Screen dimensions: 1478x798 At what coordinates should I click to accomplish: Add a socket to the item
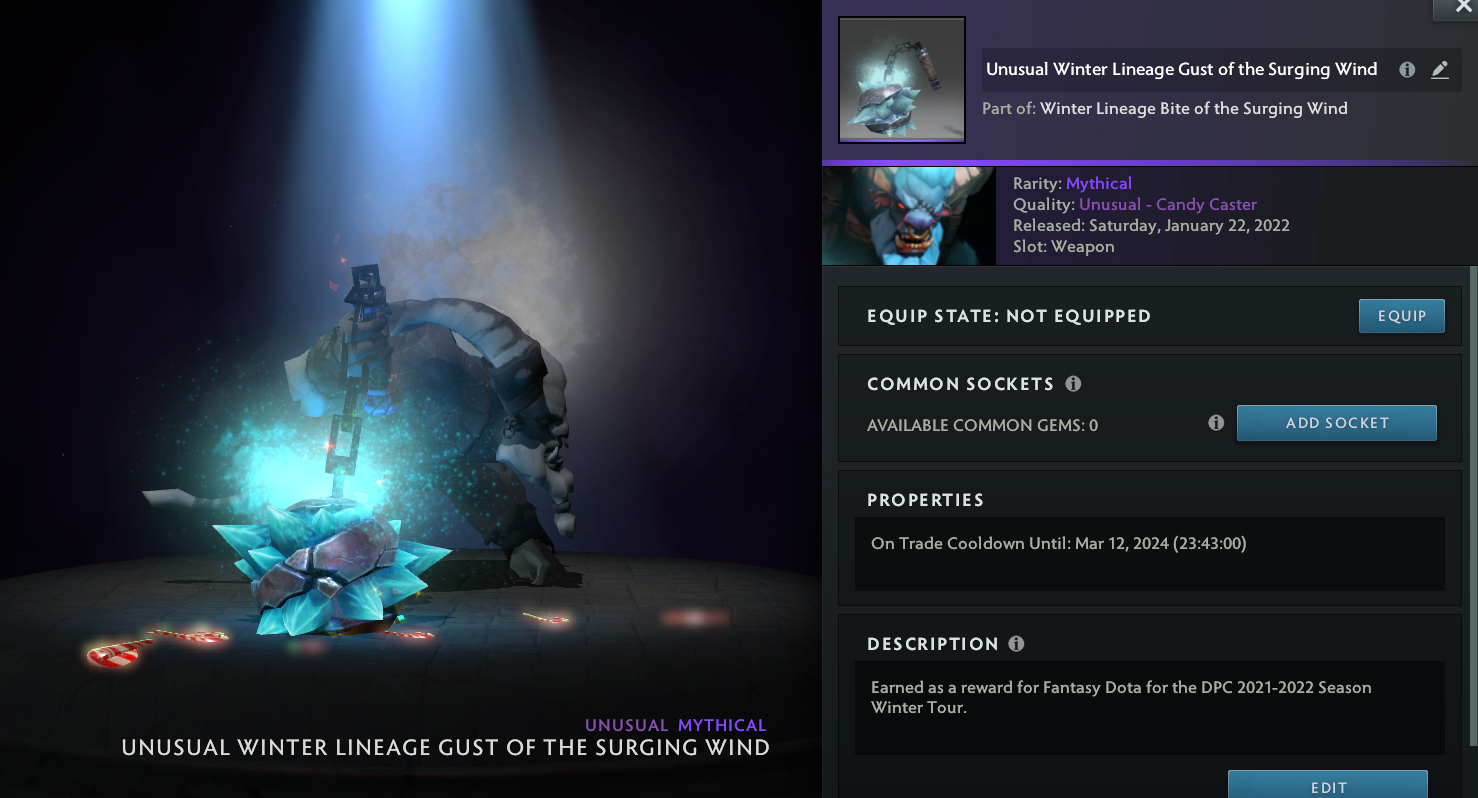[1336, 423]
